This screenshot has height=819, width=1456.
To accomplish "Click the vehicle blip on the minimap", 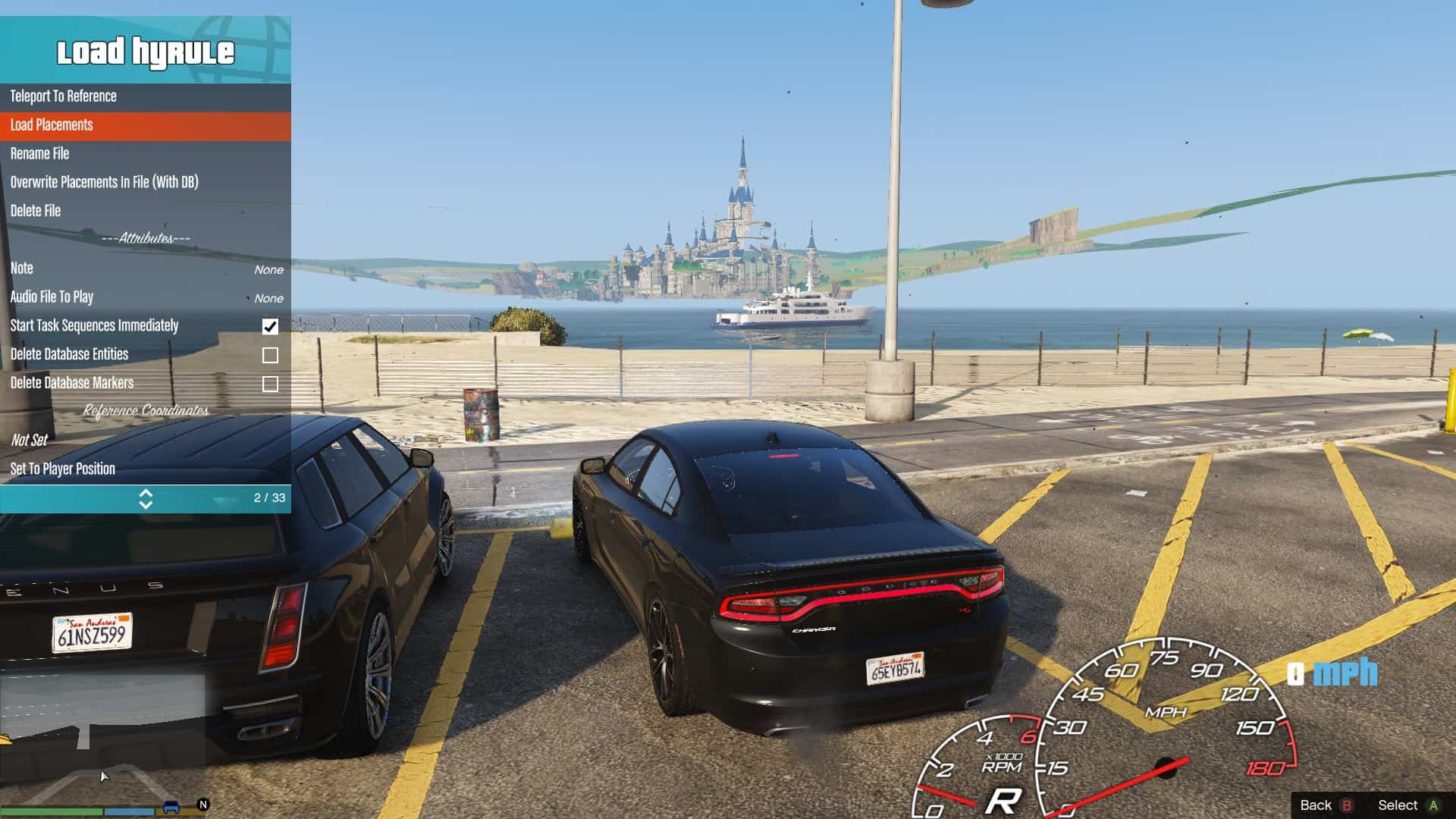I will pyautogui.click(x=171, y=806).
